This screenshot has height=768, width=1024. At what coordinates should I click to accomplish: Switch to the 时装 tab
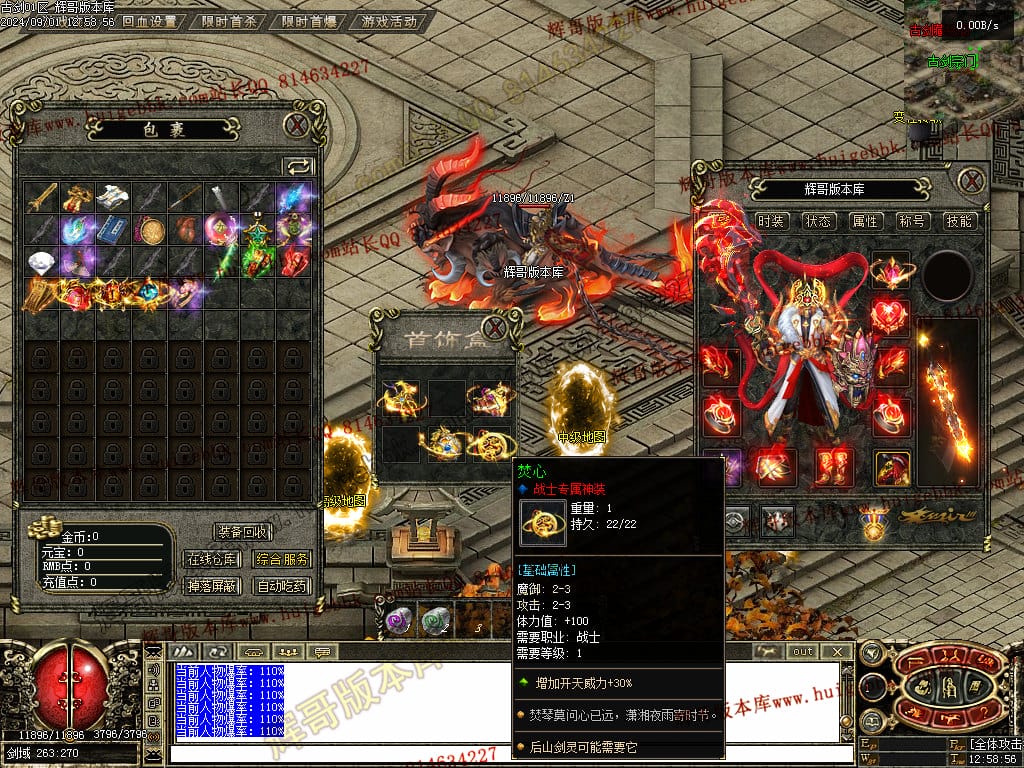tap(771, 221)
